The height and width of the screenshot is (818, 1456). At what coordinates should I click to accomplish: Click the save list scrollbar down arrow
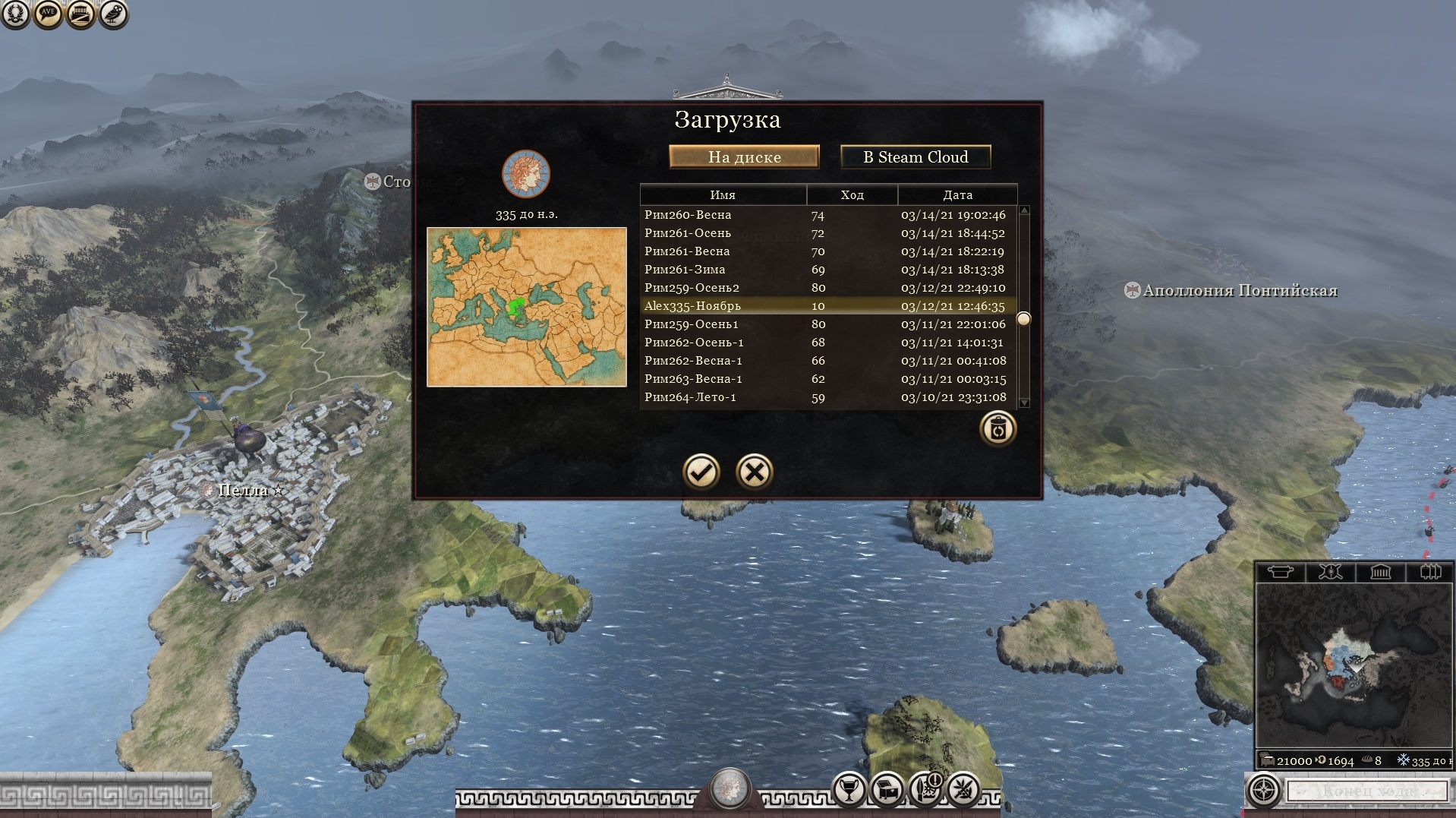[x=1024, y=403]
